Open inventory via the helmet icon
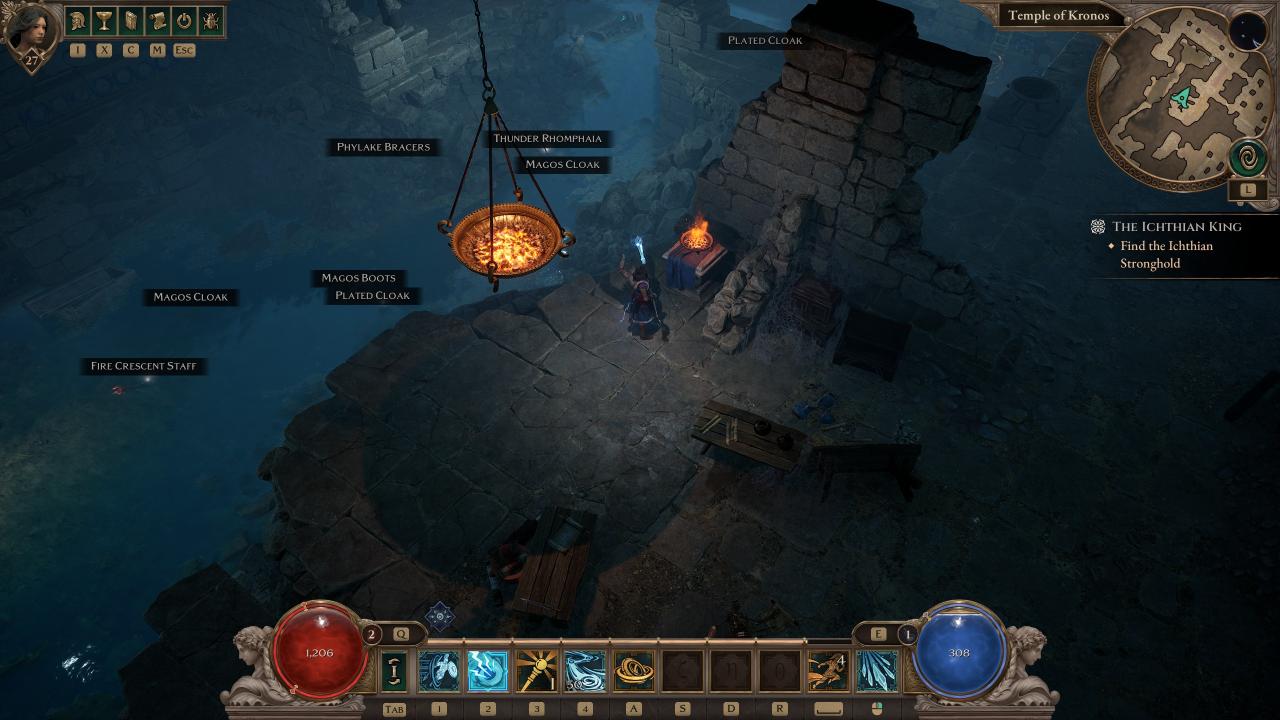Screen dimensions: 1280x720 [77, 20]
